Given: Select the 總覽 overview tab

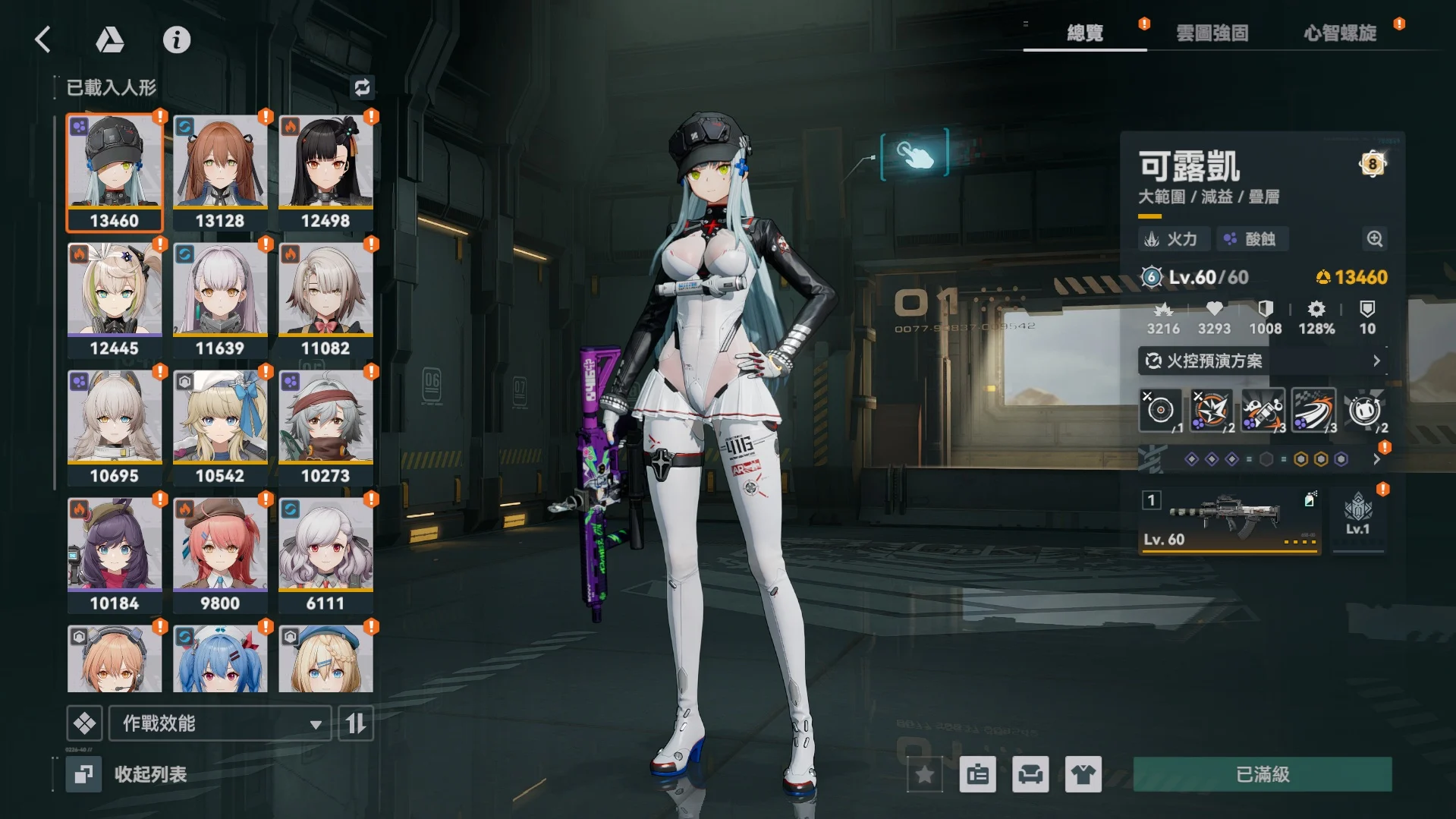Looking at the screenshot, I should pyautogui.click(x=1085, y=33).
